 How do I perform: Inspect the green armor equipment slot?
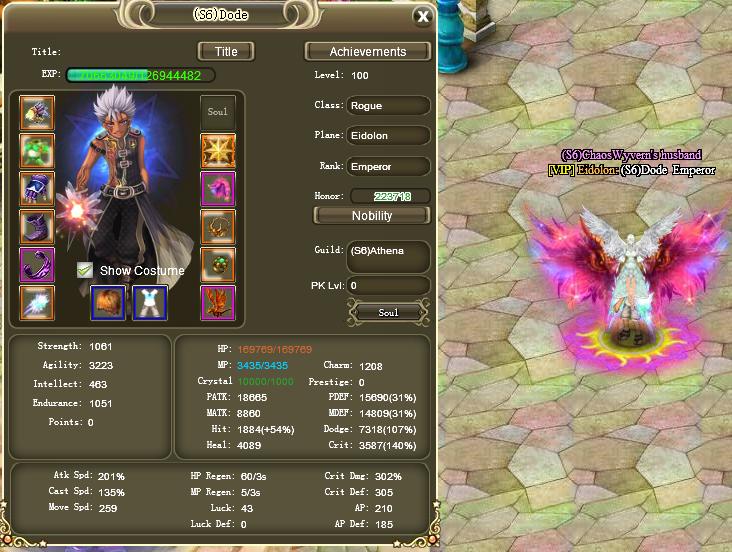37,151
